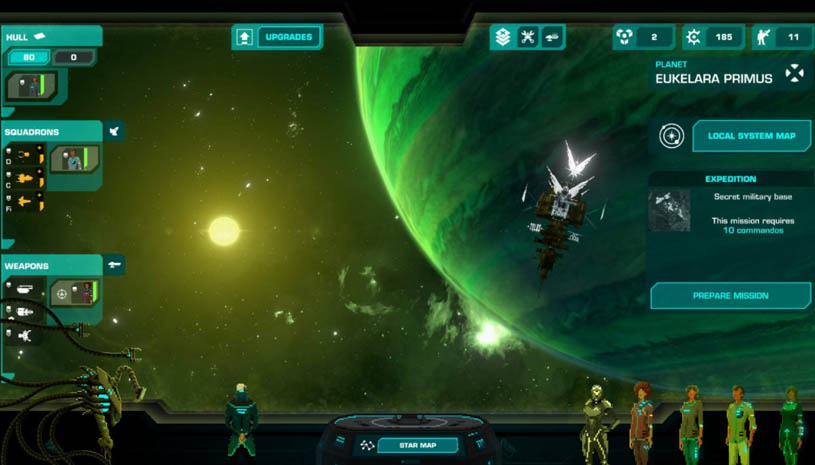Image resolution: width=815 pixels, height=465 pixels.
Task: Click the Squadrons fighter icon tab
Action: pos(114,131)
